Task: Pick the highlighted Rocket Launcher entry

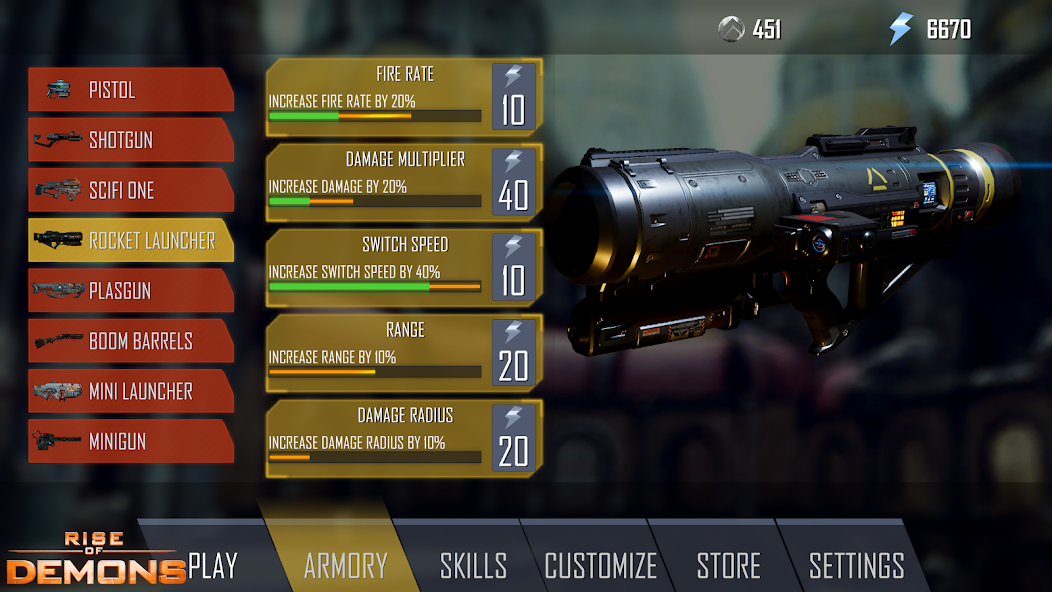Action: coord(130,240)
